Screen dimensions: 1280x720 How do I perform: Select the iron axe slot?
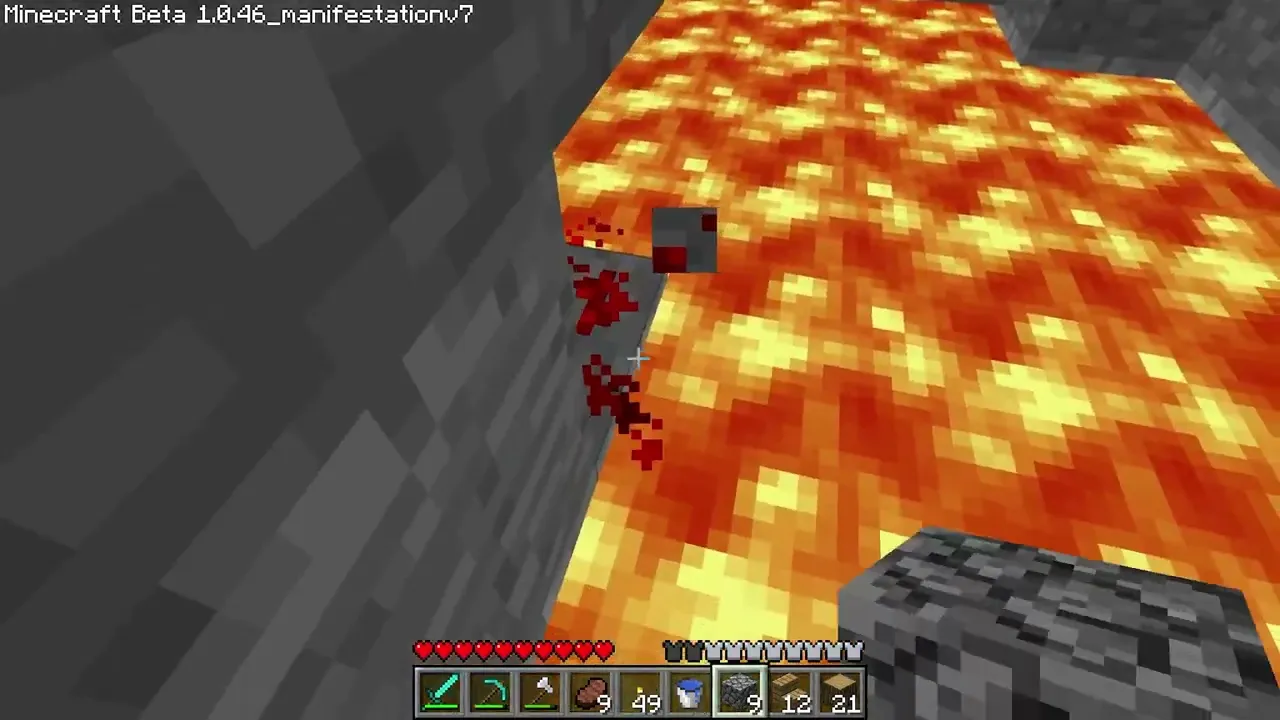click(x=541, y=693)
